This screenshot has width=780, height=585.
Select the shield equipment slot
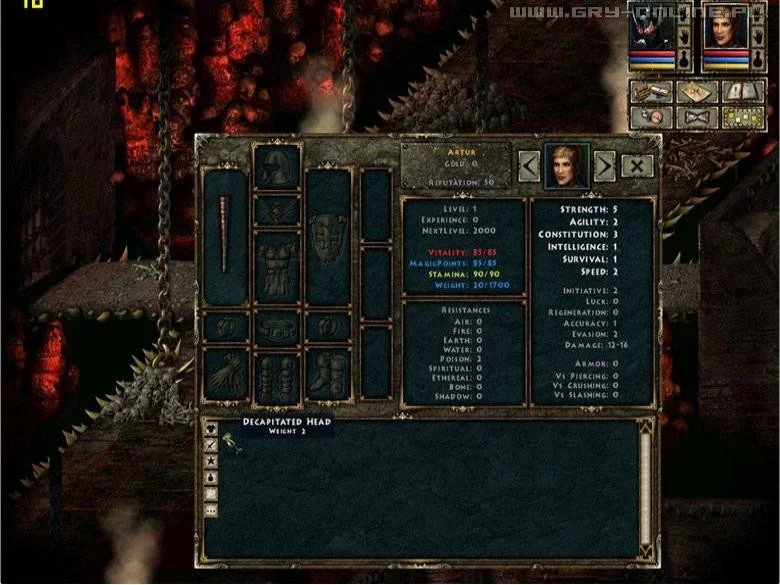coord(328,236)
